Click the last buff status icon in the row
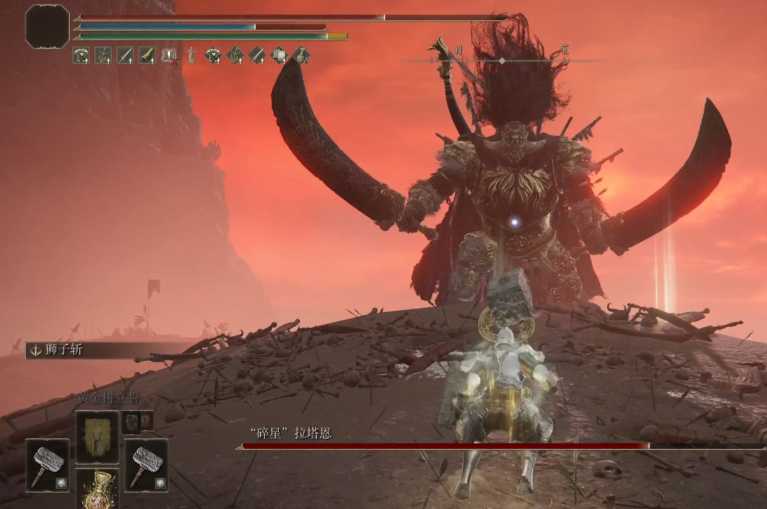The width and height of the screenshot is (767, 509). [301, 56]
